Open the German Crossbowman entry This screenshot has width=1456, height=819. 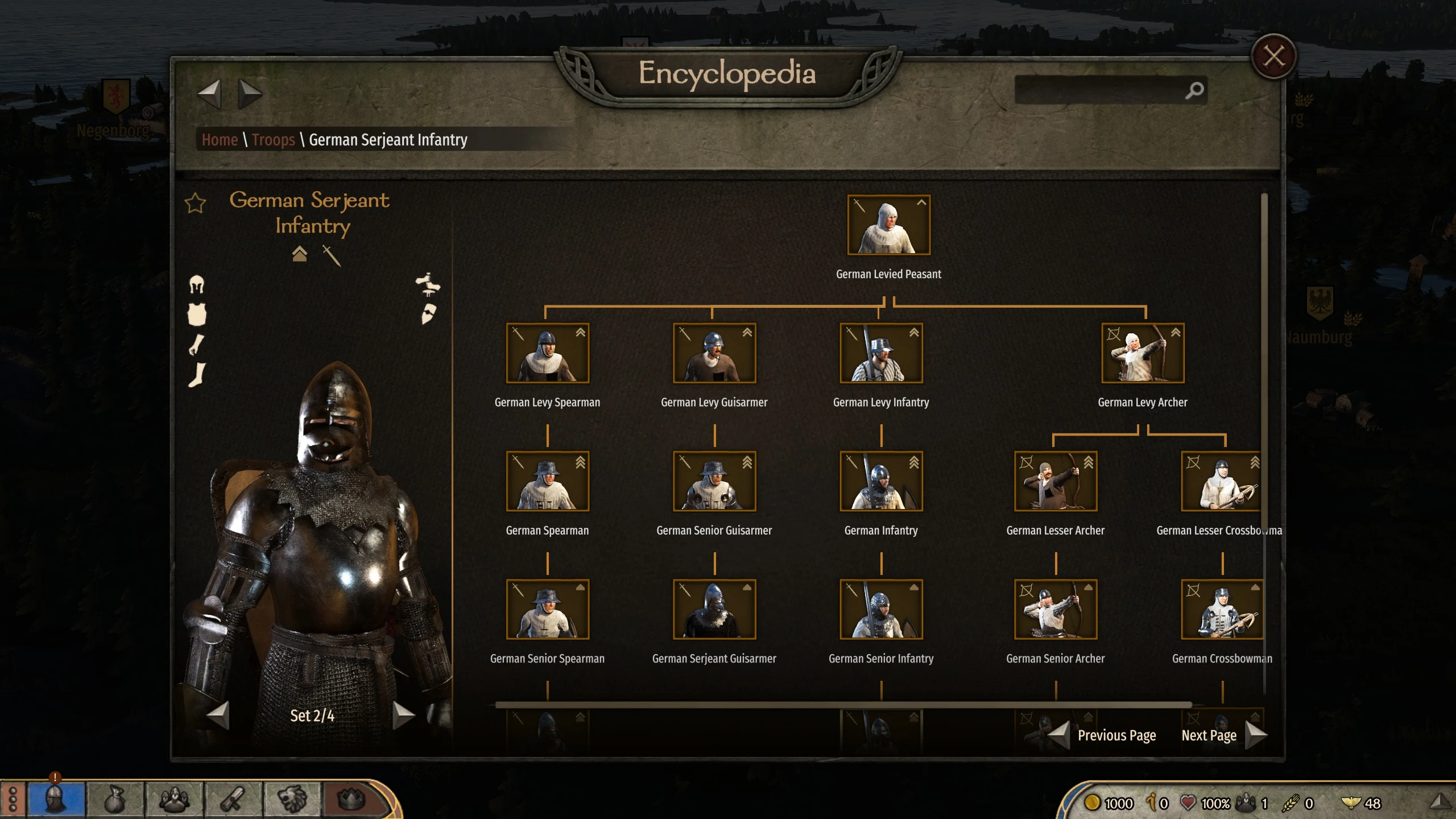1222,609
